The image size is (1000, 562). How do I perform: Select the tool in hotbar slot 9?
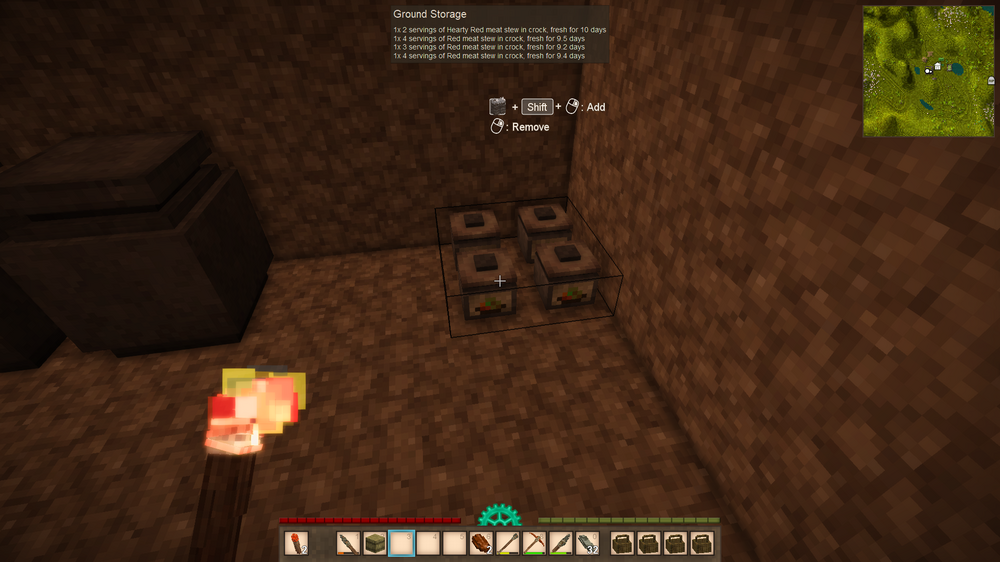click(561, 544)
